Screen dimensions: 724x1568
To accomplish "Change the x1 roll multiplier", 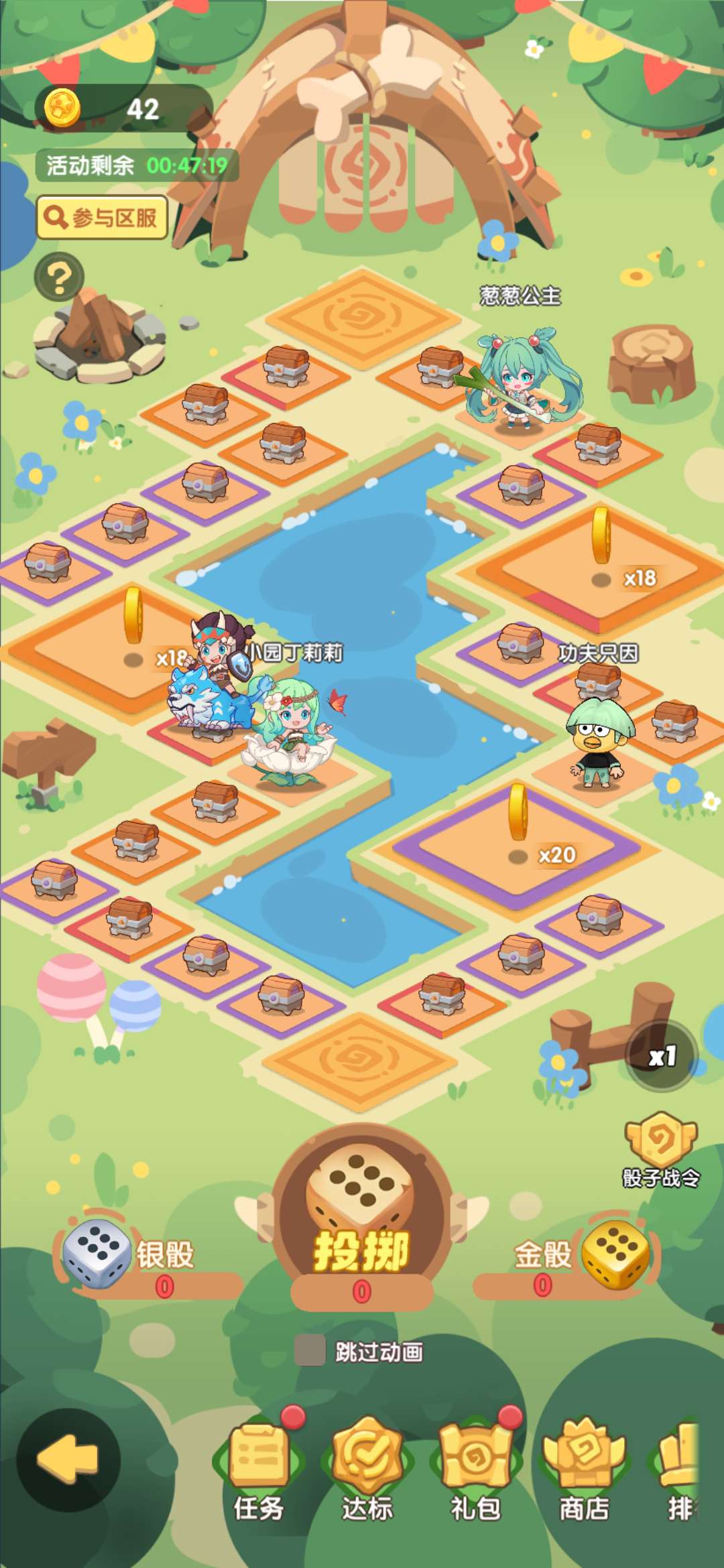I will [662, 1057].
